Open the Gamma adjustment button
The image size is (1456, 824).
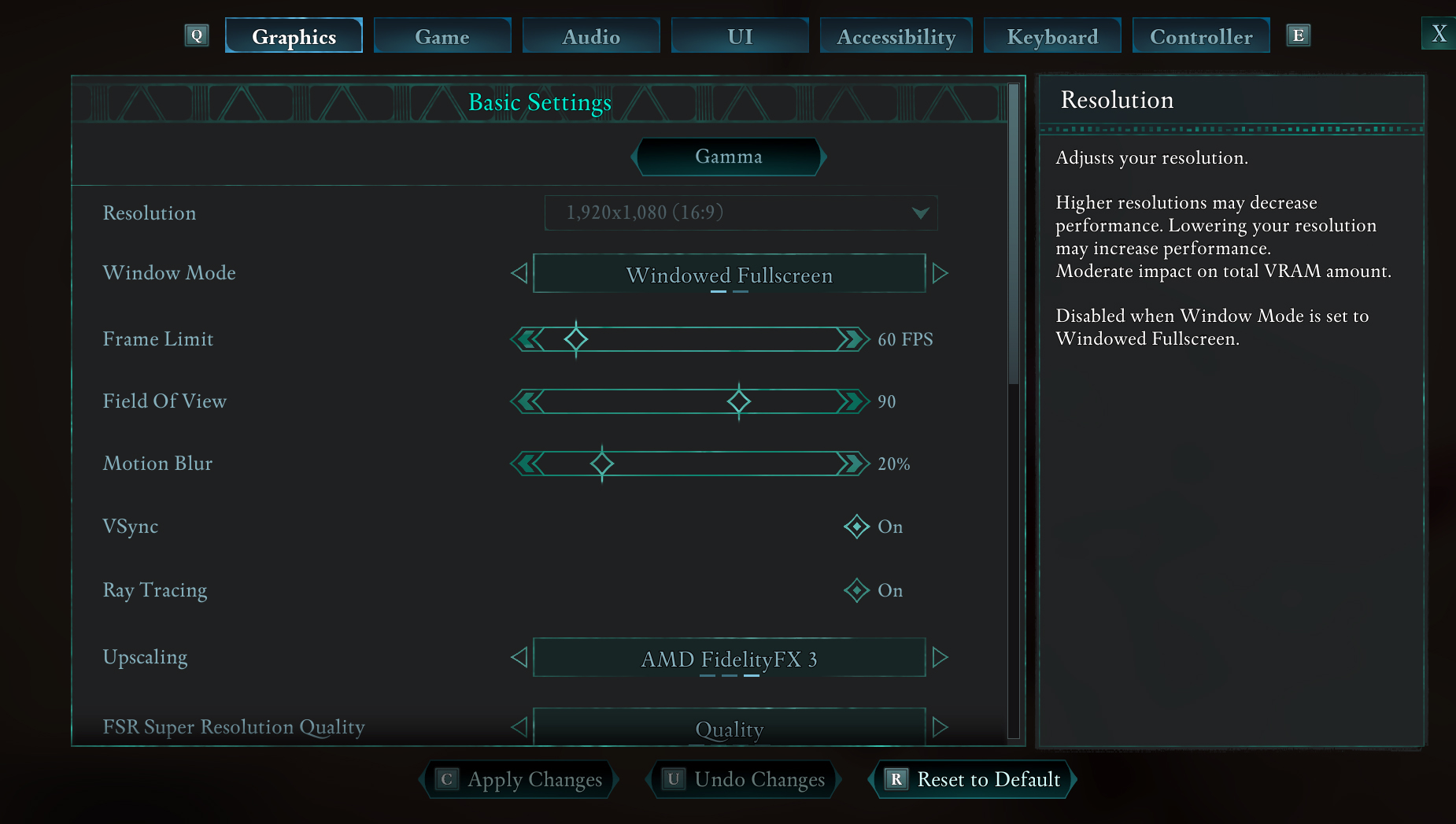[x=729, y=157]
